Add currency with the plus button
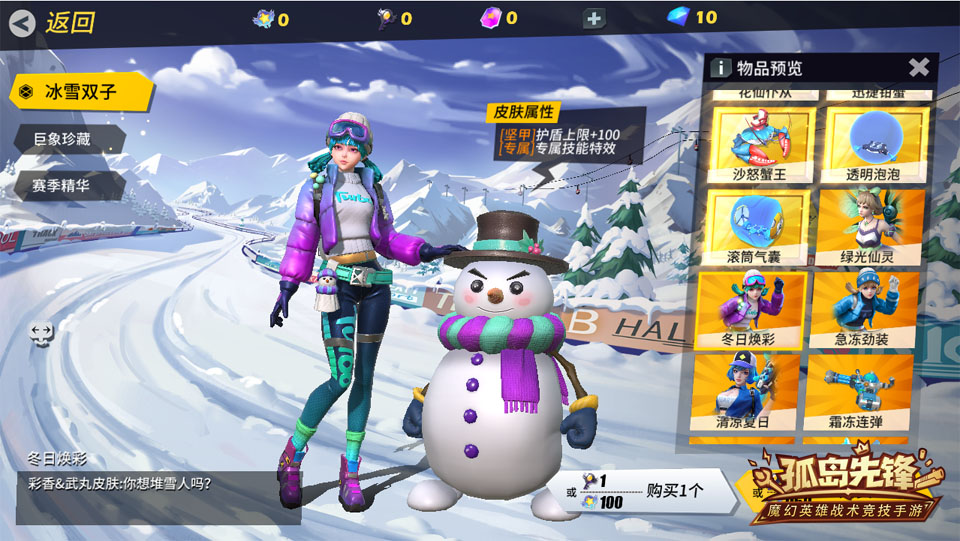 pyautogui.click(x=595, y=18)
